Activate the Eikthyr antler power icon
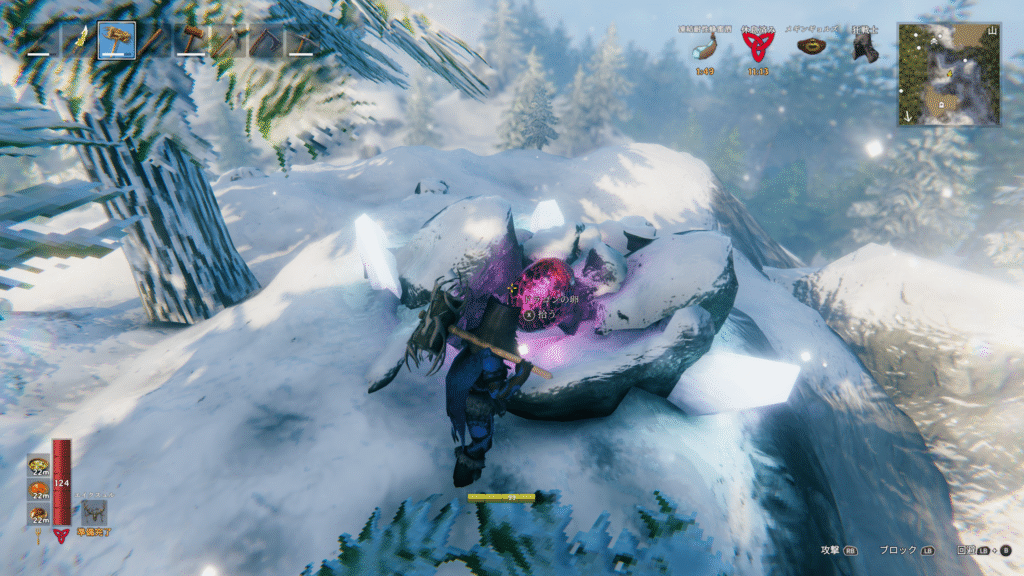 (95, 513)
